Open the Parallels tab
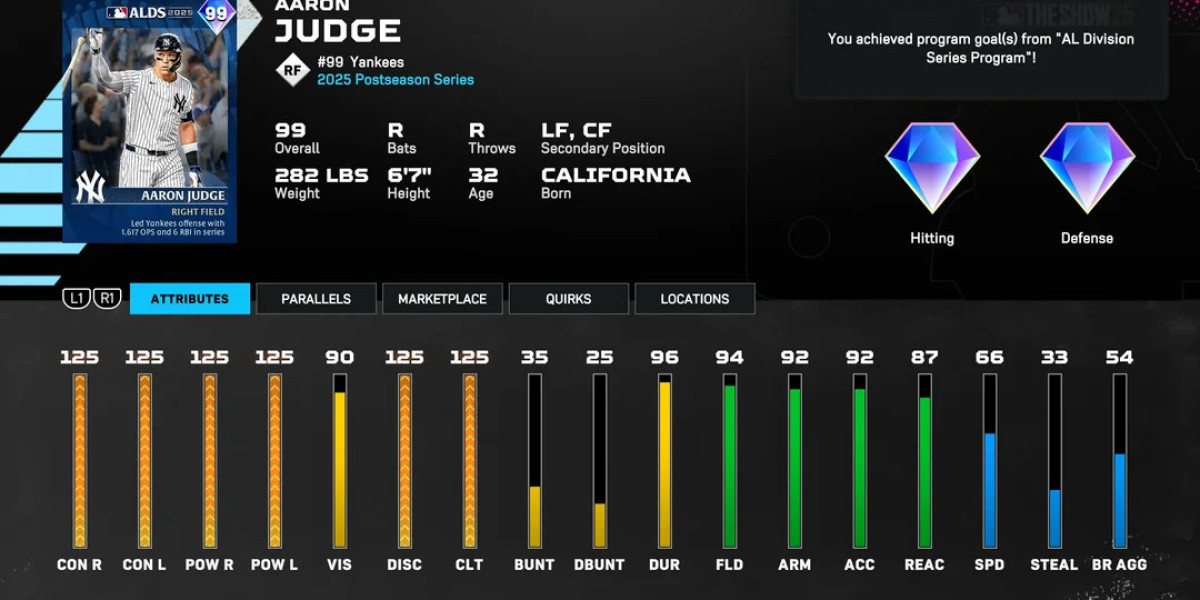The width and height of the screenshot is (1200, 600). [316, 299]
